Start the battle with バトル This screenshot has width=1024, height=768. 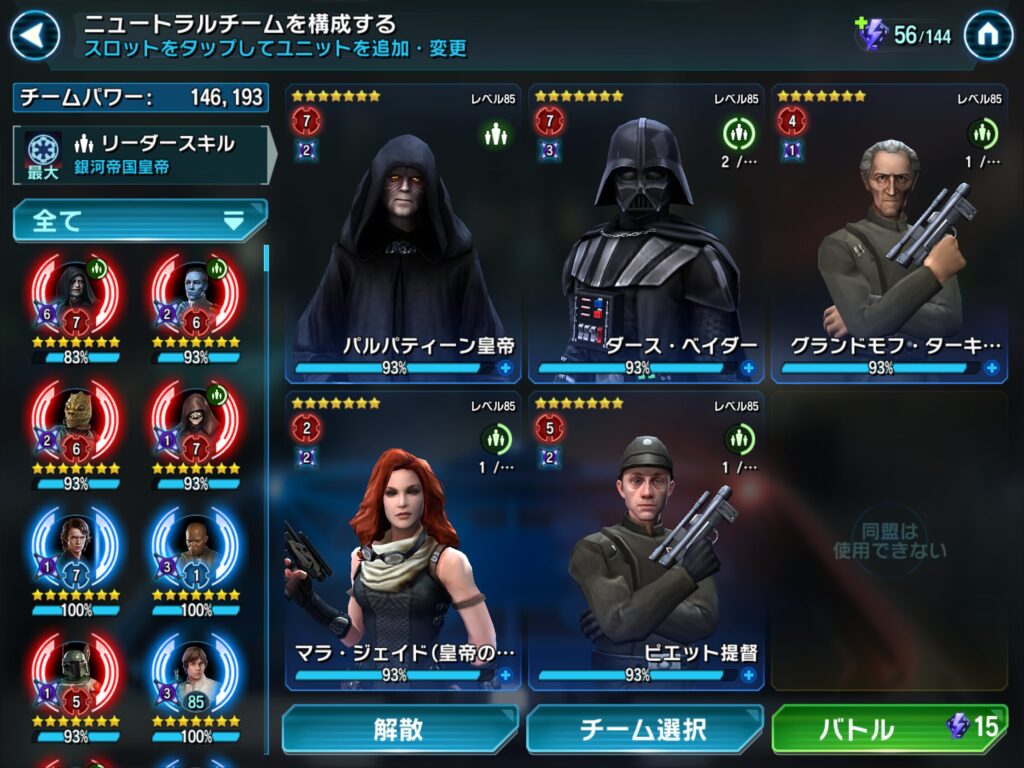(x=889, y=729)
